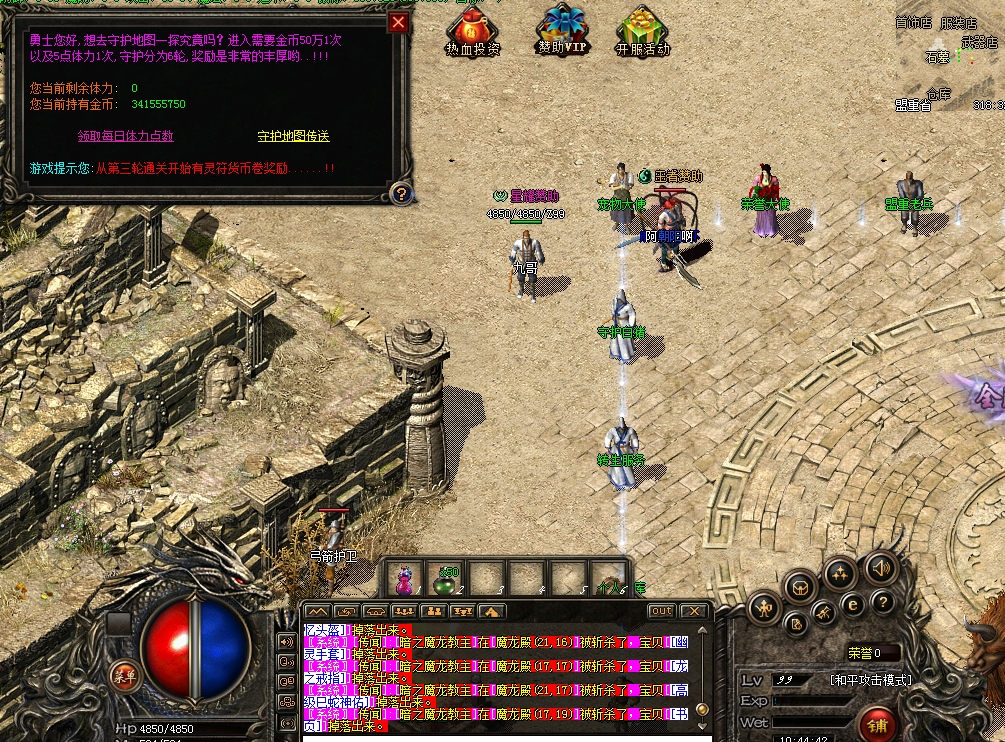
Task: Choose the 守护地图传送 teleport option
Action: point(293,136)
